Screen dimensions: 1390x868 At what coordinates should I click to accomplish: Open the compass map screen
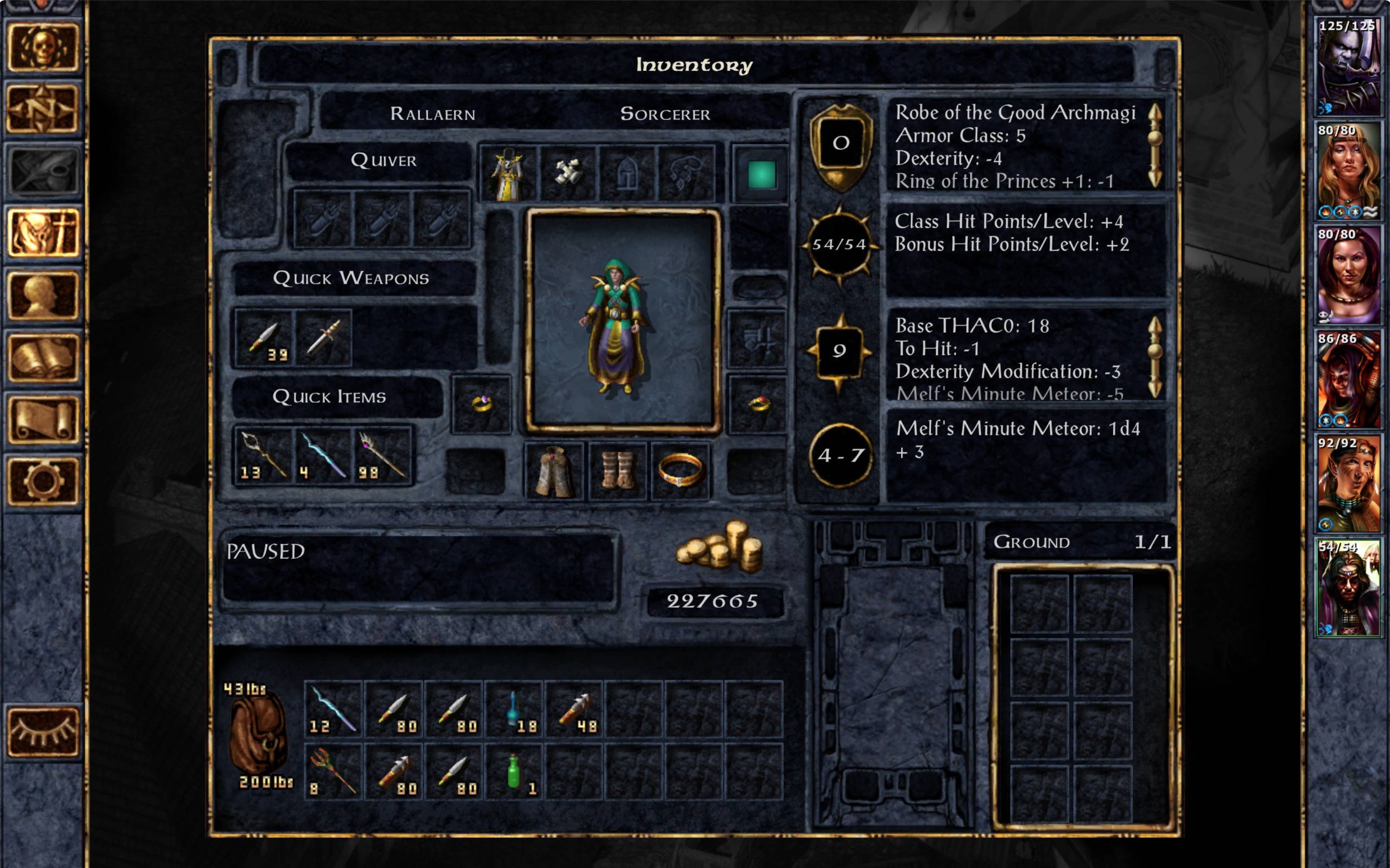[x=42, y=109]
